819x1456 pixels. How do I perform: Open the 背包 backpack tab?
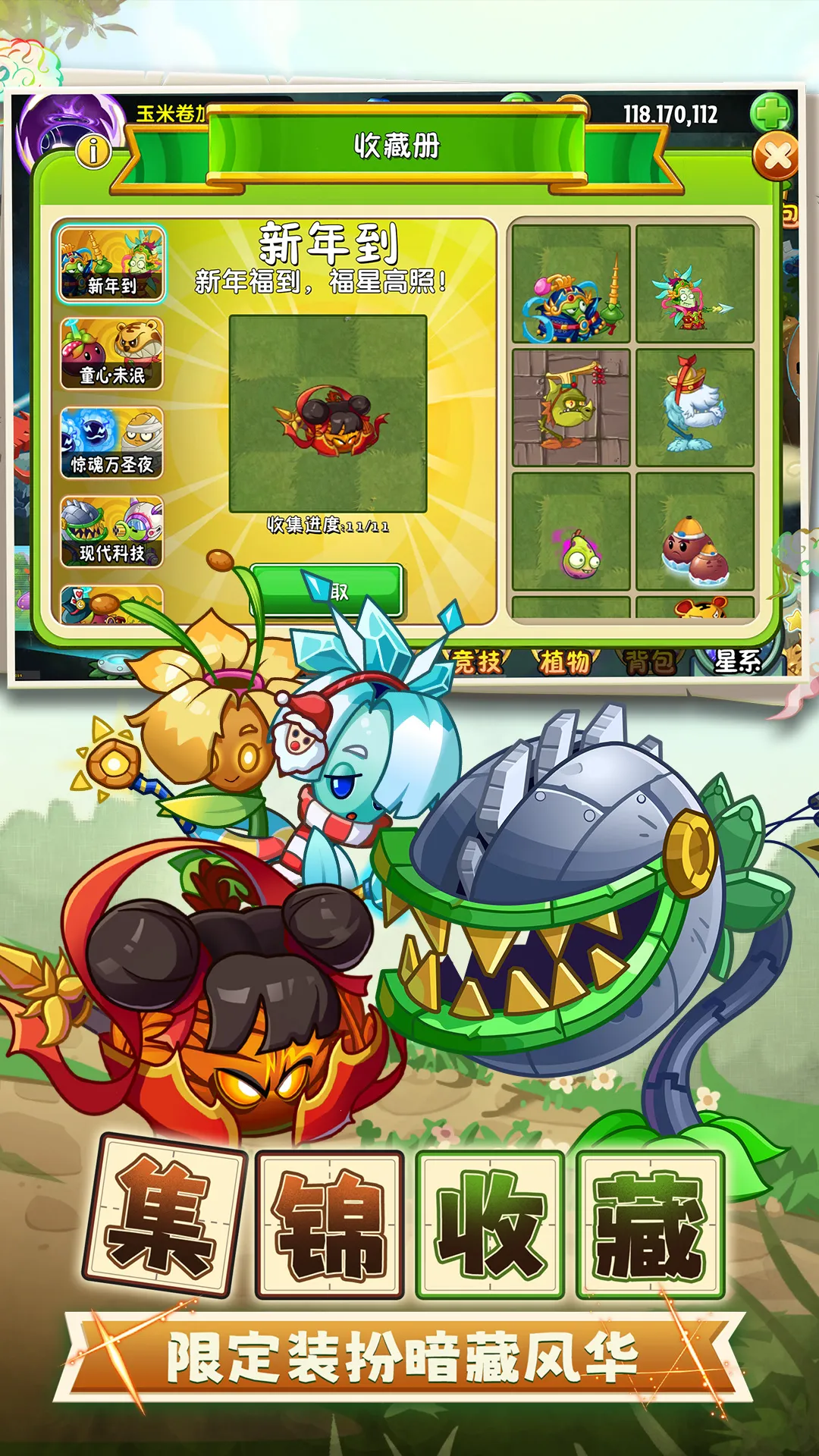point(650,662)
